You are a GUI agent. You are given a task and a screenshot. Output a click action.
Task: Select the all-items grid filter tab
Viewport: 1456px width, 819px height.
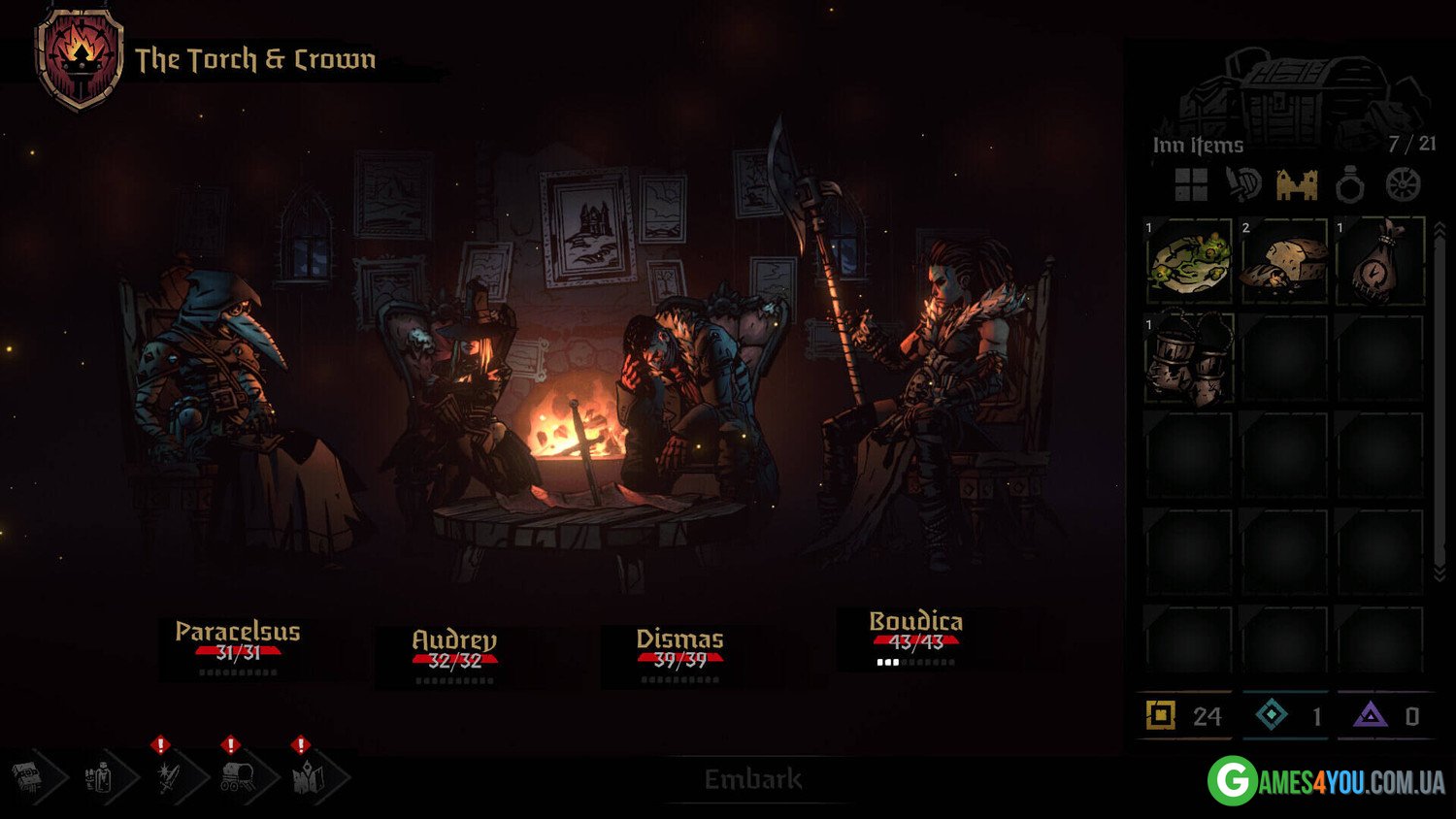pos(1191,184)
